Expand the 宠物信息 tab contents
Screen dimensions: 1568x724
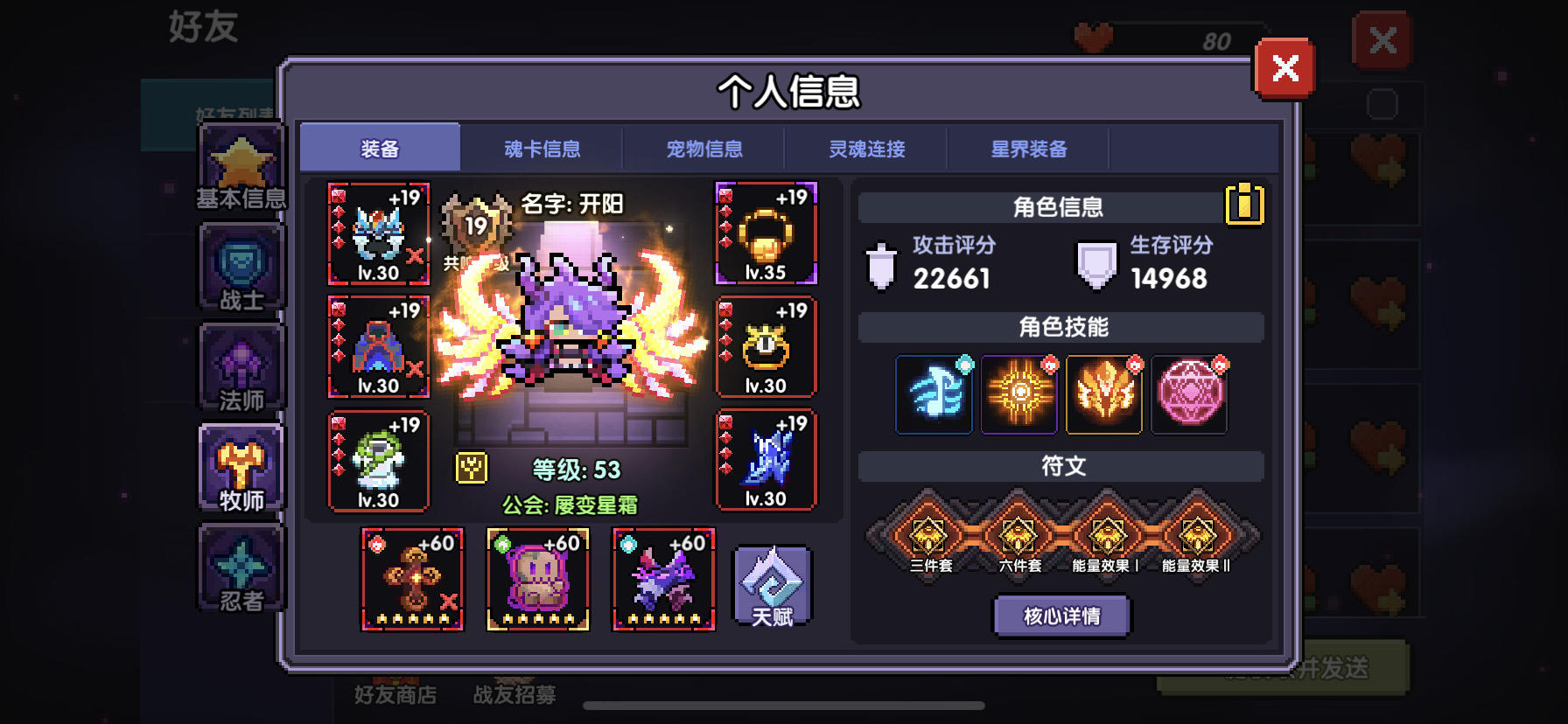704,149
